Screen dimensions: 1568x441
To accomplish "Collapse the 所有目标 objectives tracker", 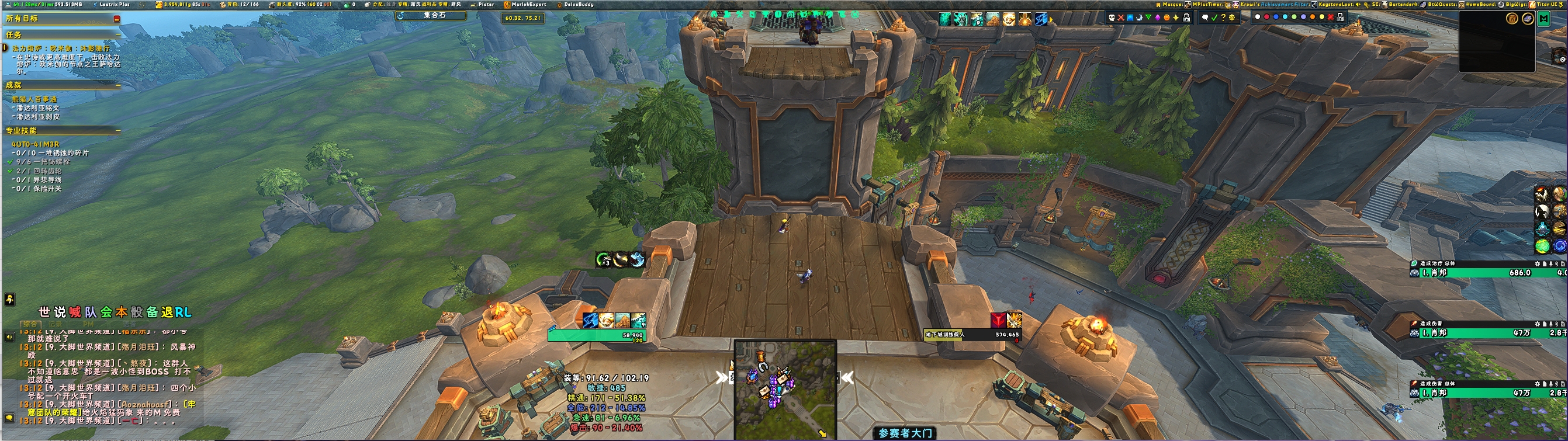I will [x=116, y=19].
